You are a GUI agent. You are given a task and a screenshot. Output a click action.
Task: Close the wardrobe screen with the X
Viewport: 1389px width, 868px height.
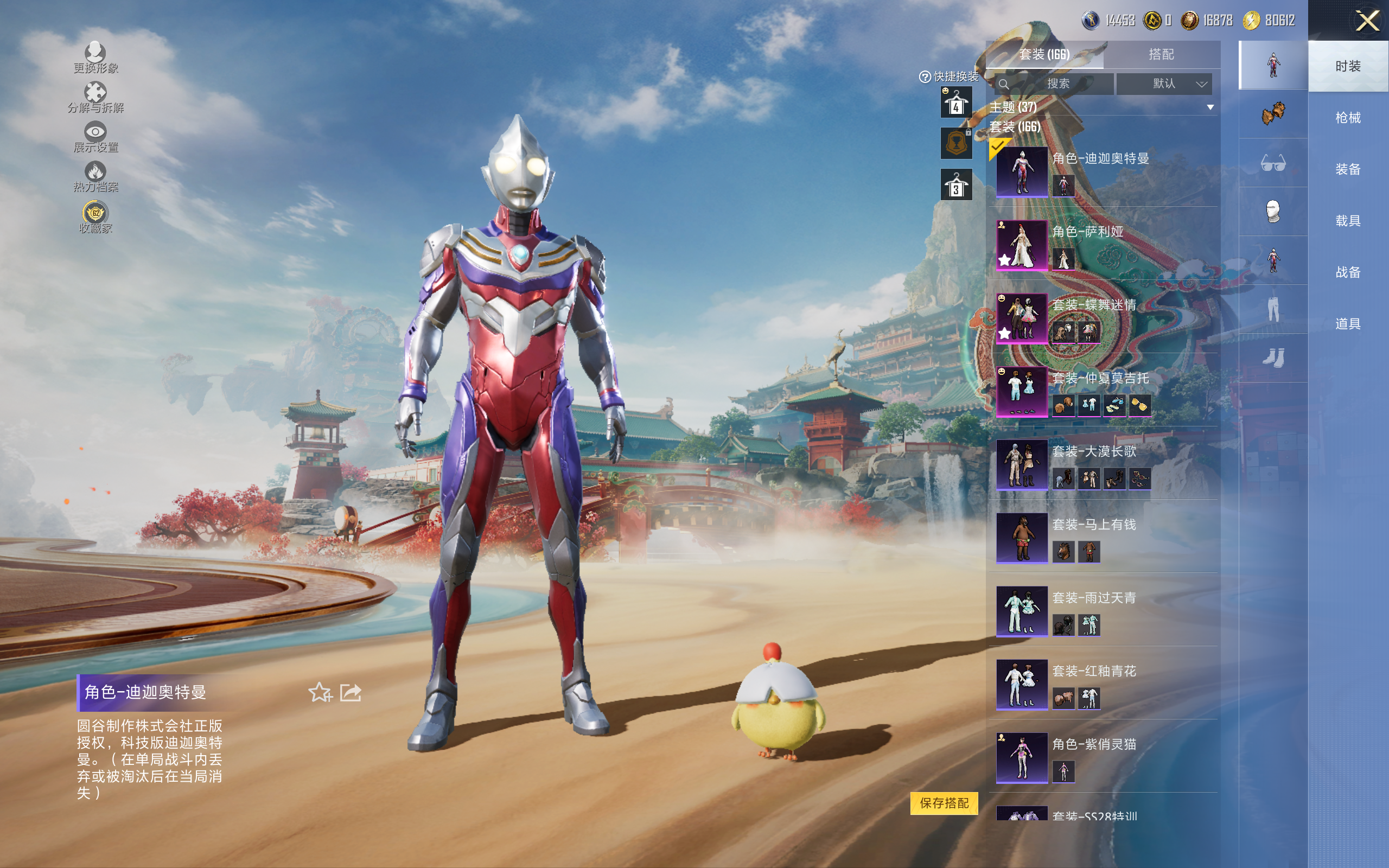click(1367, 21)
